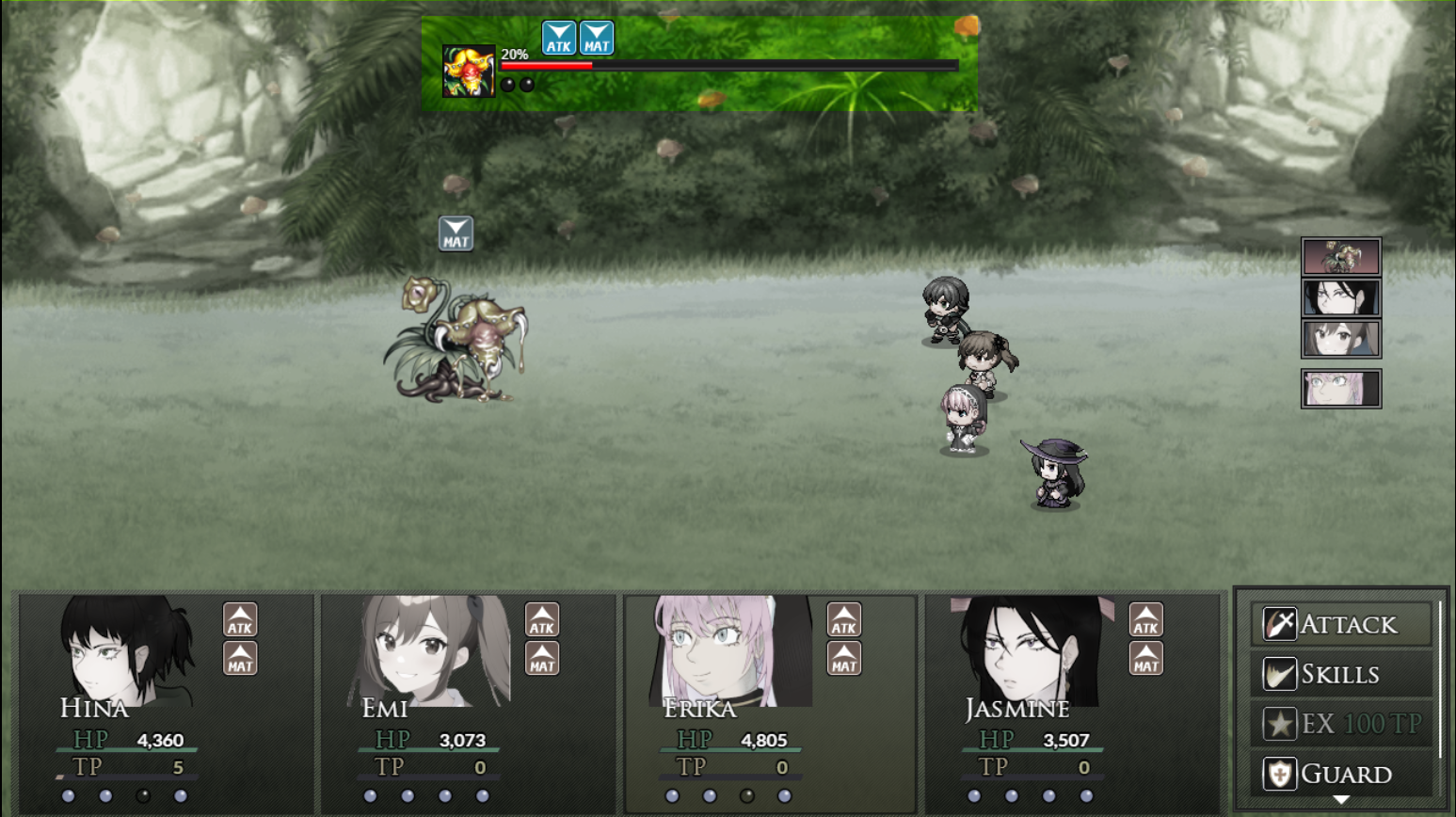
Task: Select the EX 100 TP command entry
Action: point(1340,723)
